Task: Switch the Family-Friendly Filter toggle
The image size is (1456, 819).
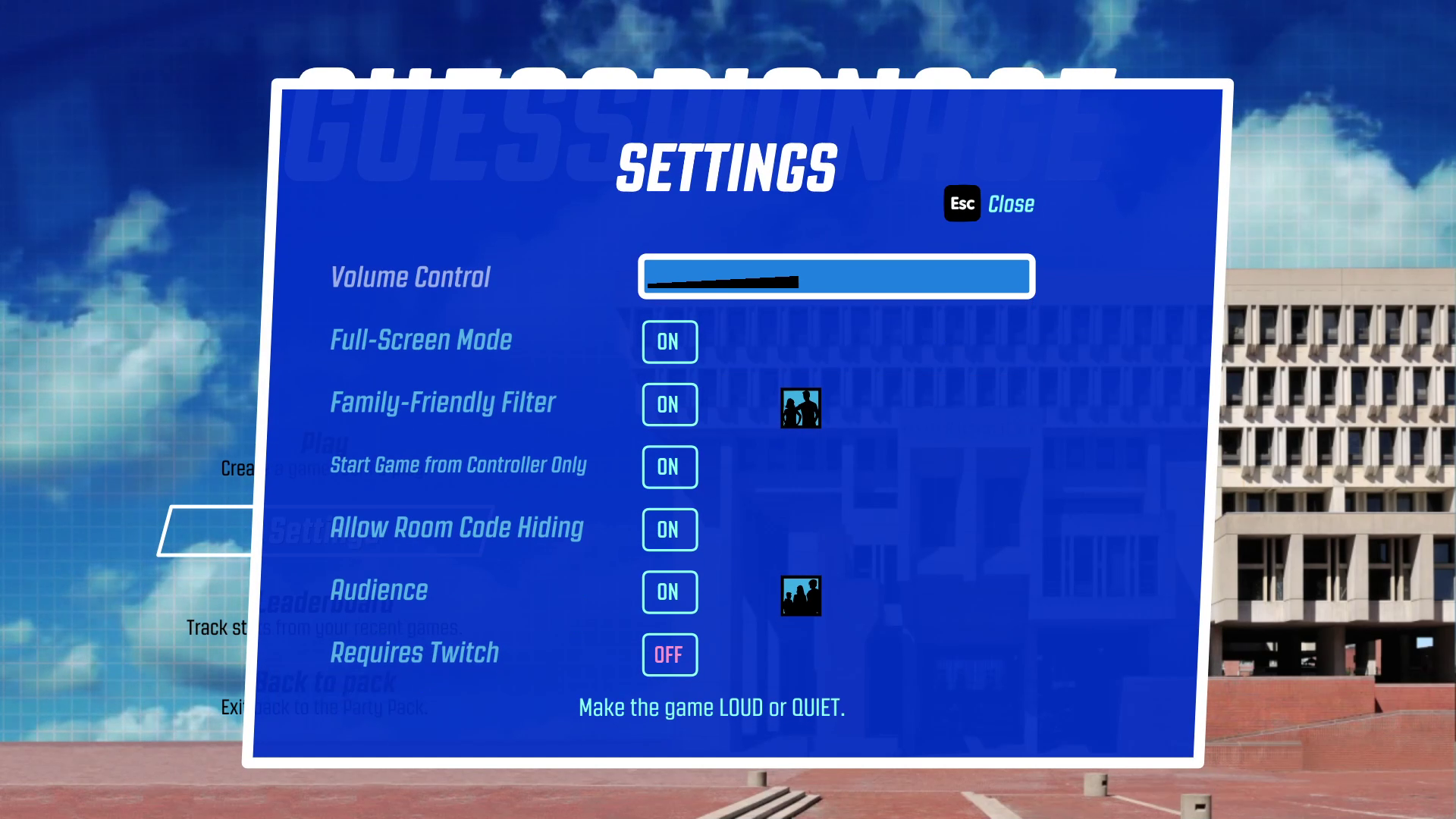Action: pos(669,405)
